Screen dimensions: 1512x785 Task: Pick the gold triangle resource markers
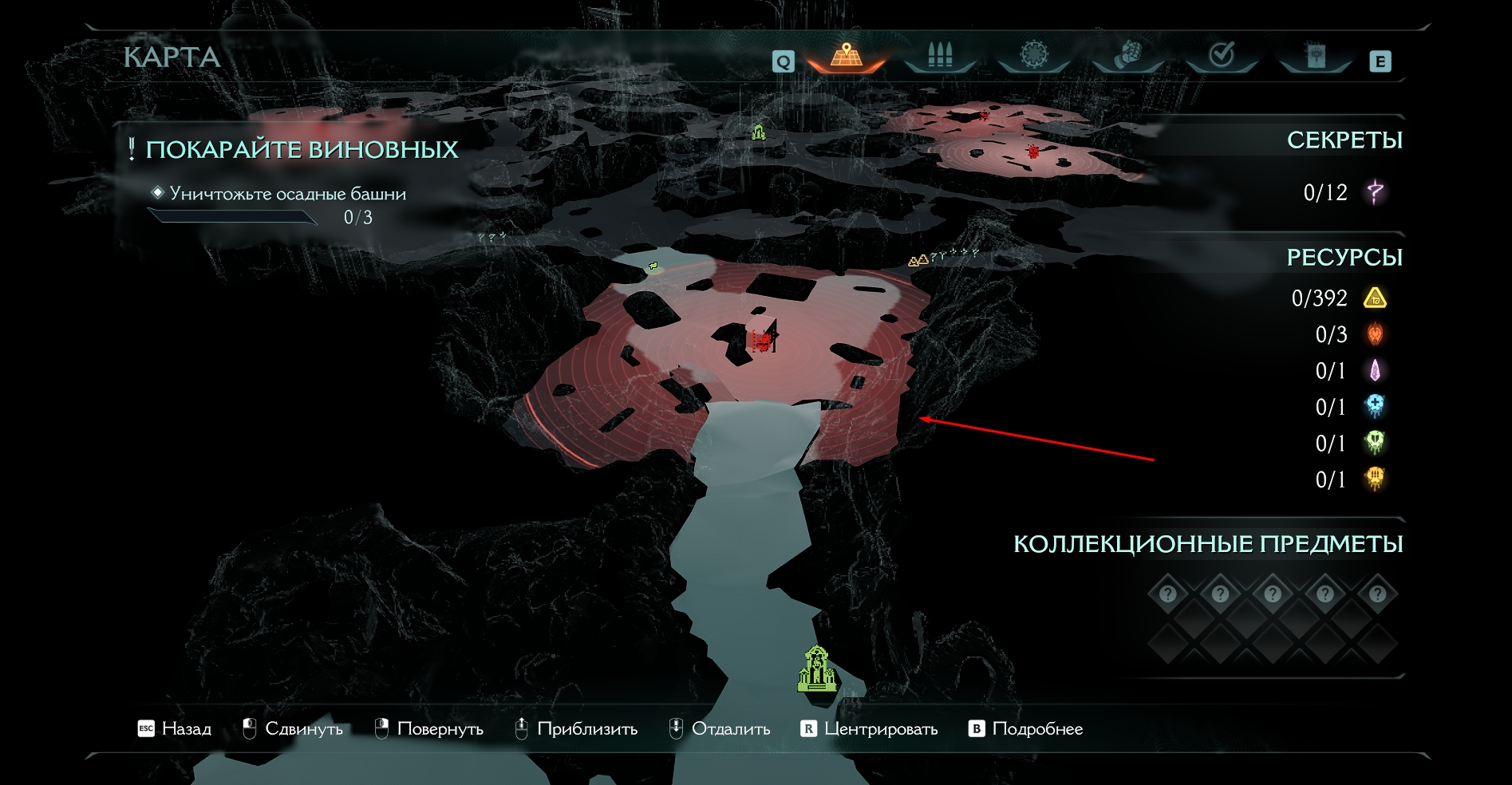pyautogui.click(x=918, y=260)
